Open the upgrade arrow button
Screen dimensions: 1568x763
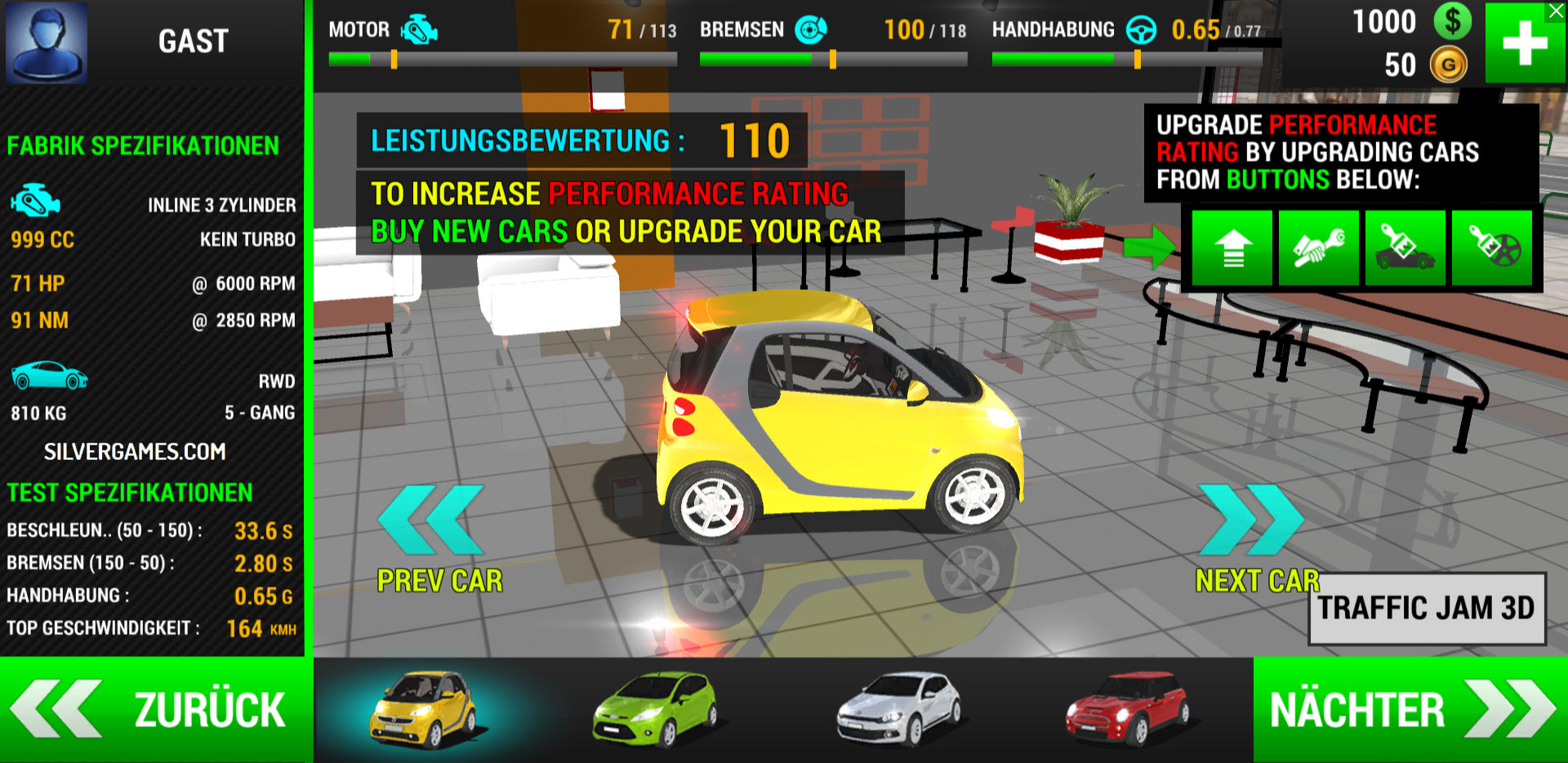1232,248
